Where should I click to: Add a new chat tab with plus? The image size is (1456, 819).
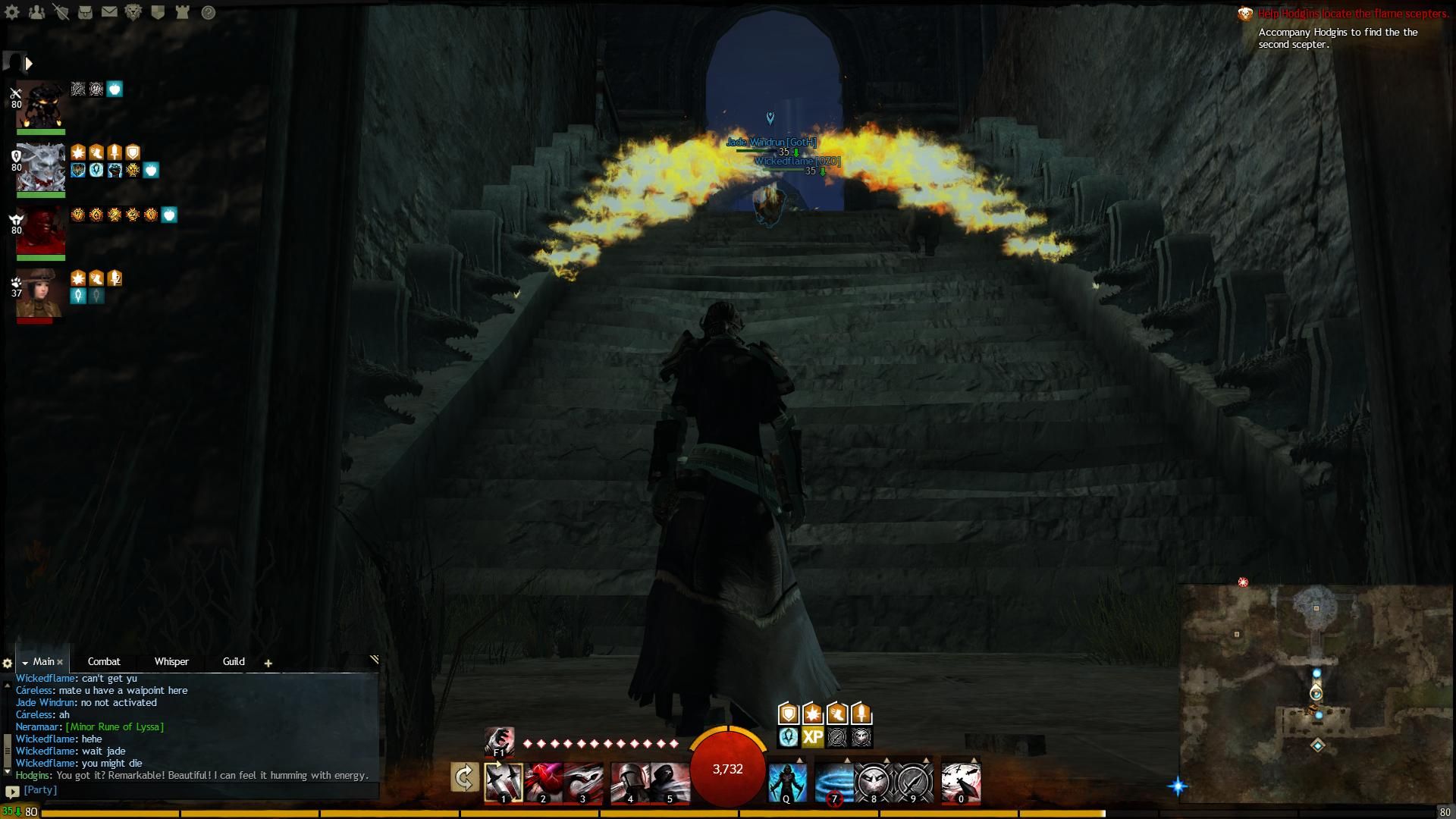click(x=268, y=663)
